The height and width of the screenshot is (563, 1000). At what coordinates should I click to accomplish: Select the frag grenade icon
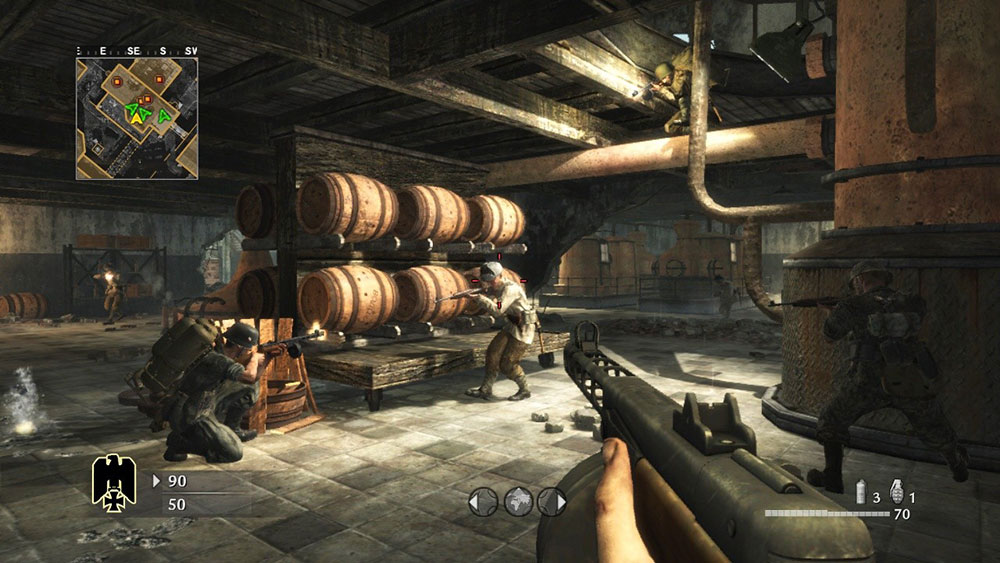click(896, 491)
